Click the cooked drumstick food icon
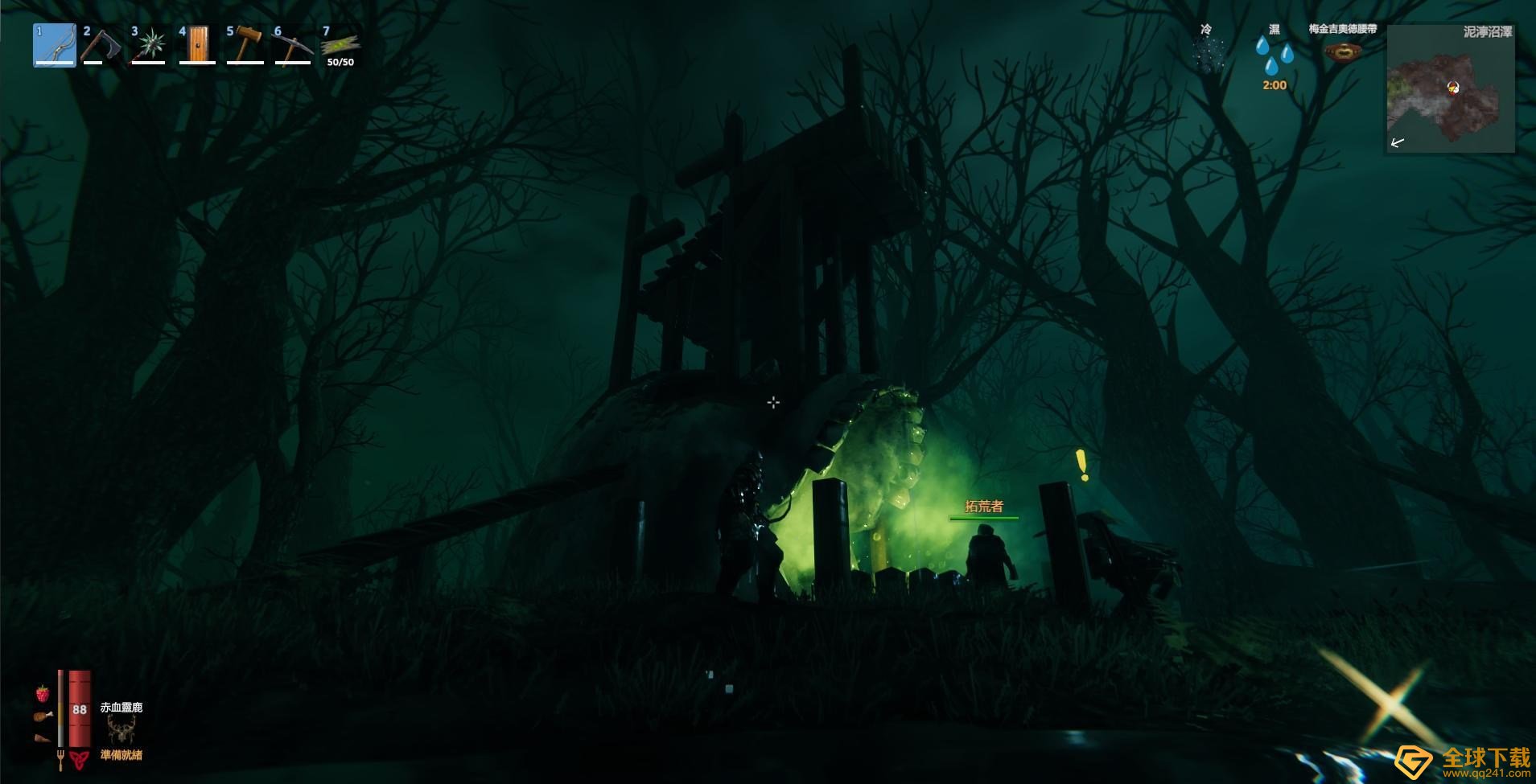Image resolution: width=1536 pixels, height=784 pixels. click(x=43, y=716)
